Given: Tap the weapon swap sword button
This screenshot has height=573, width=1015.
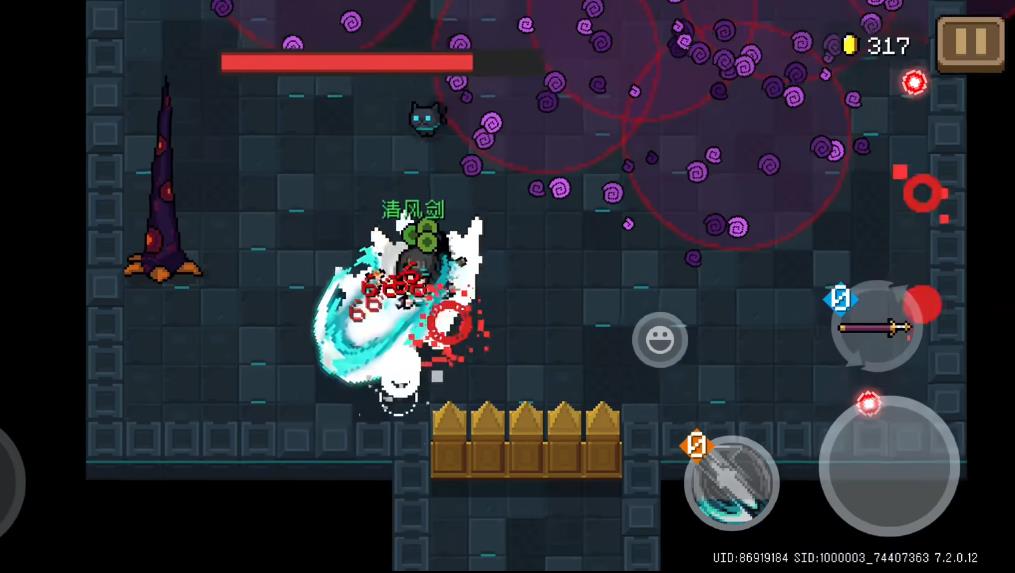Looking at the screenshot, I should point(876,327).
